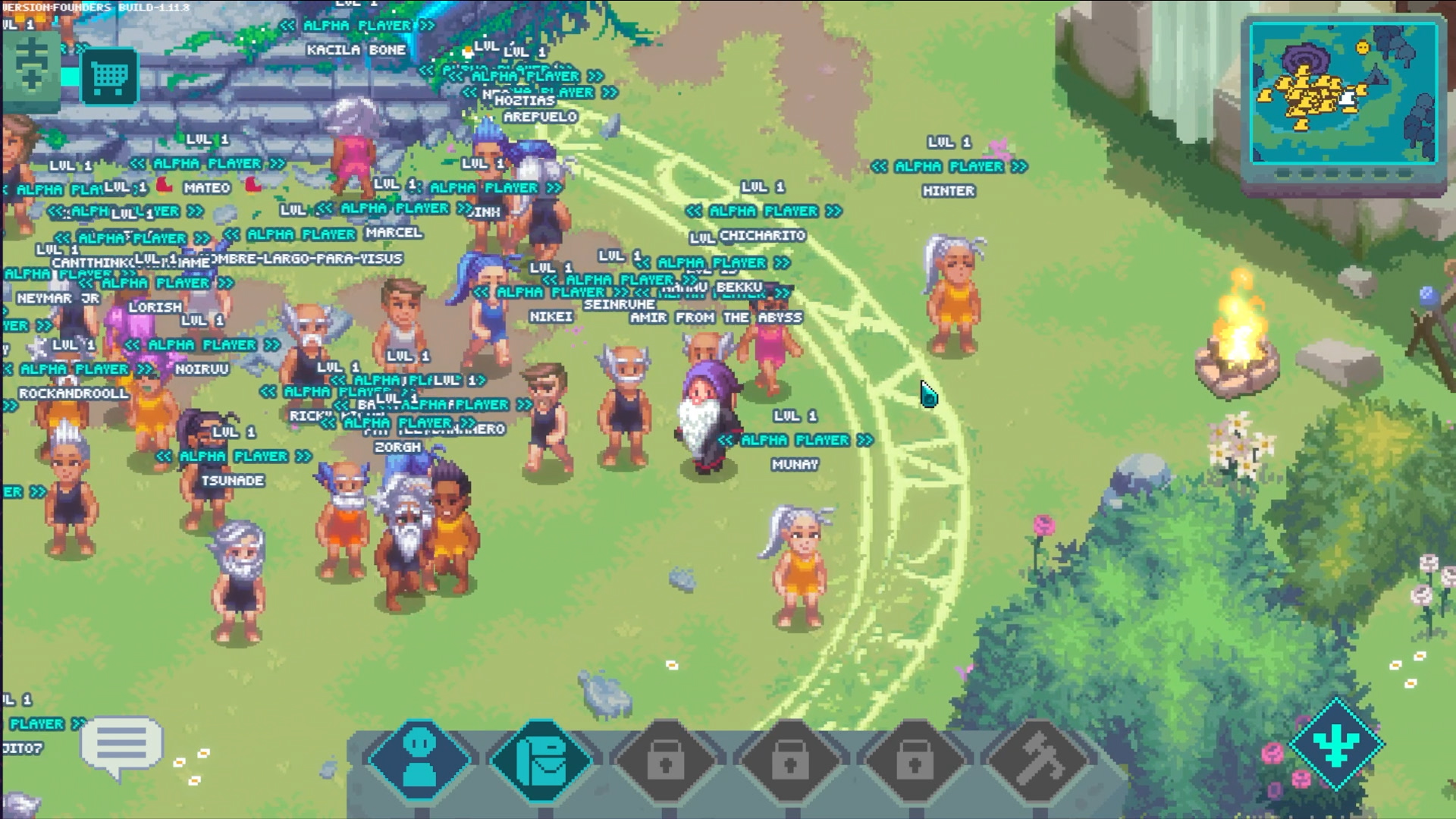Open the shopping cart store
The image size is (1456, 819).
tap(108, 76)
